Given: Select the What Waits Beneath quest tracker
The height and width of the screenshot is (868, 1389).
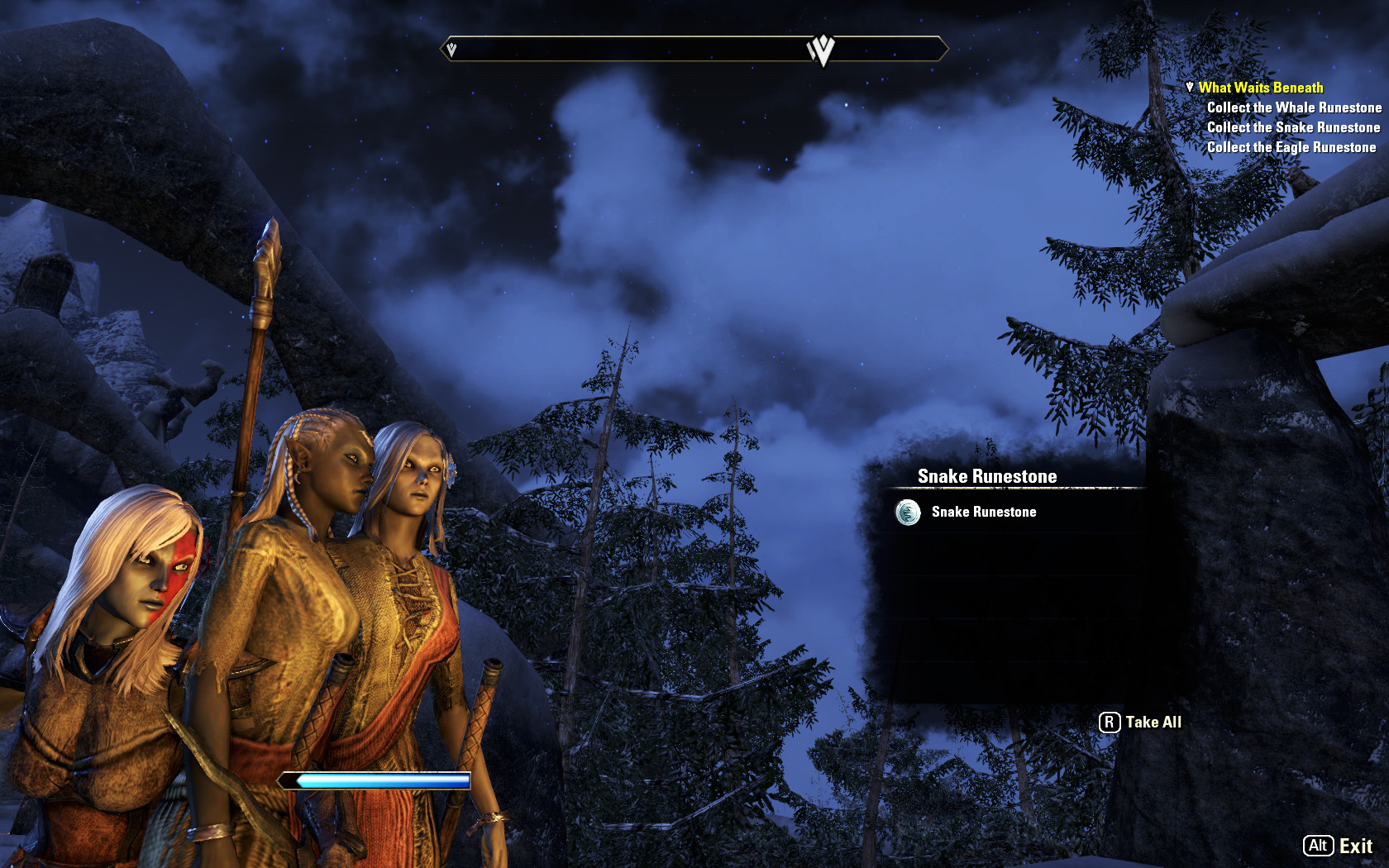Looking at the screenshot, I should 1260,88.
